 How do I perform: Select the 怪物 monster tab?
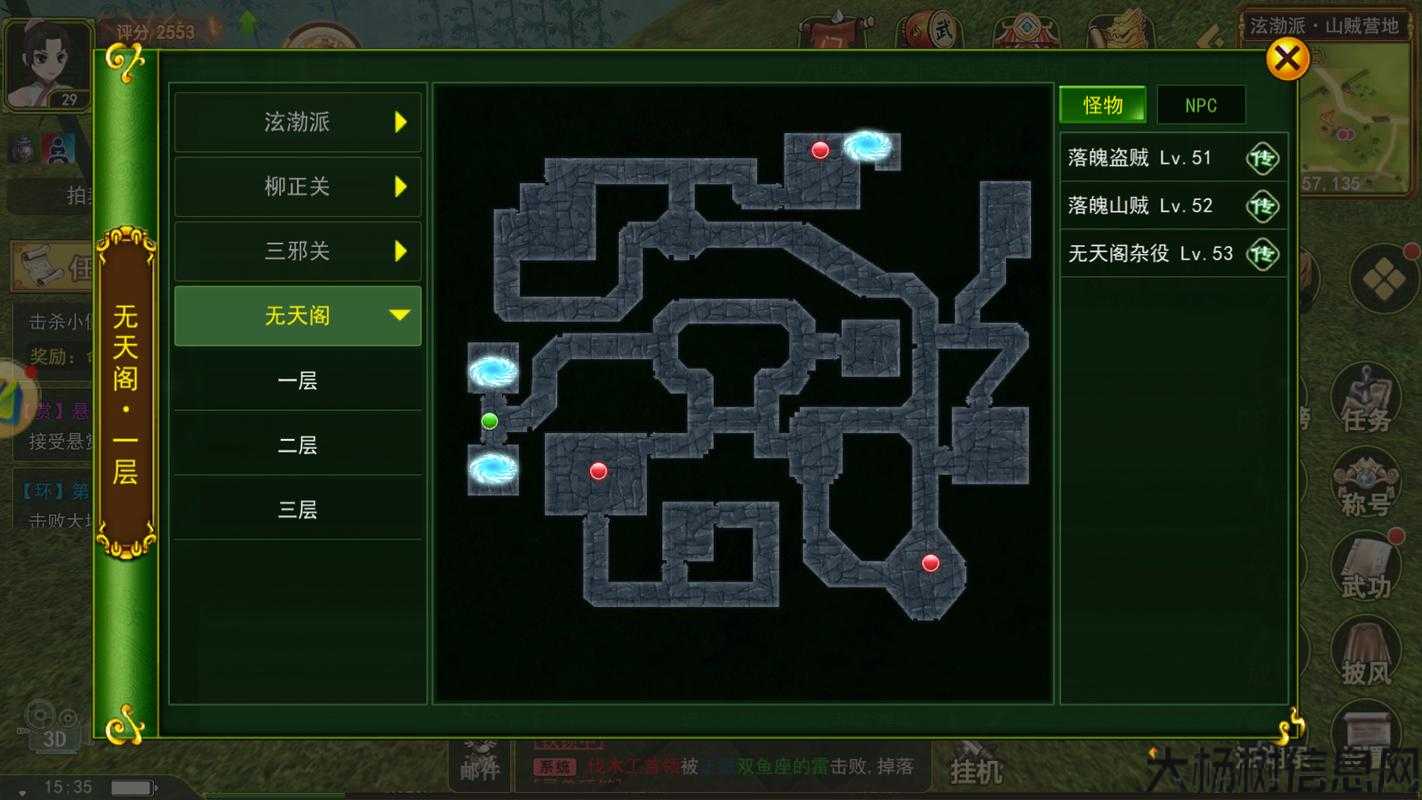(x=1103, y=105)
